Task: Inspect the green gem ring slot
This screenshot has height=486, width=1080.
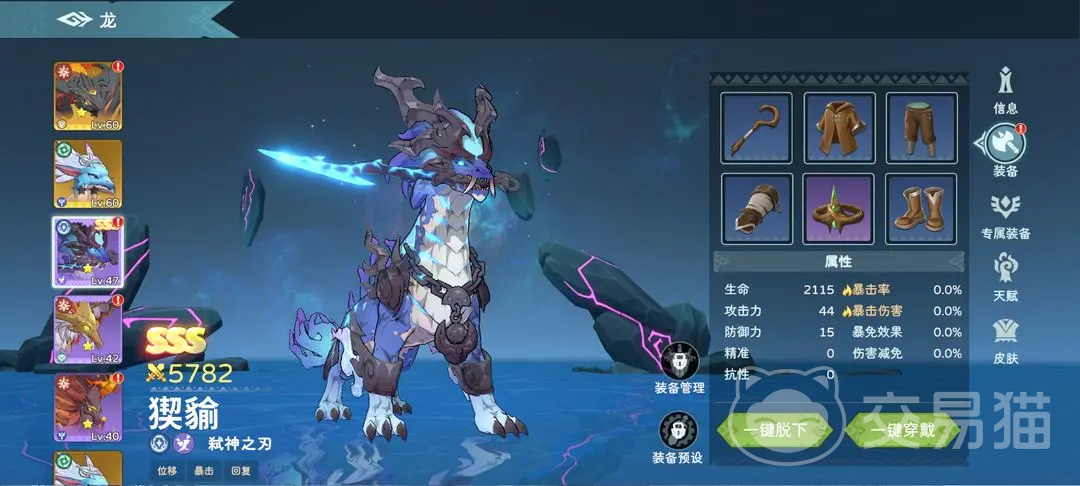Action: tap(839, 209)
